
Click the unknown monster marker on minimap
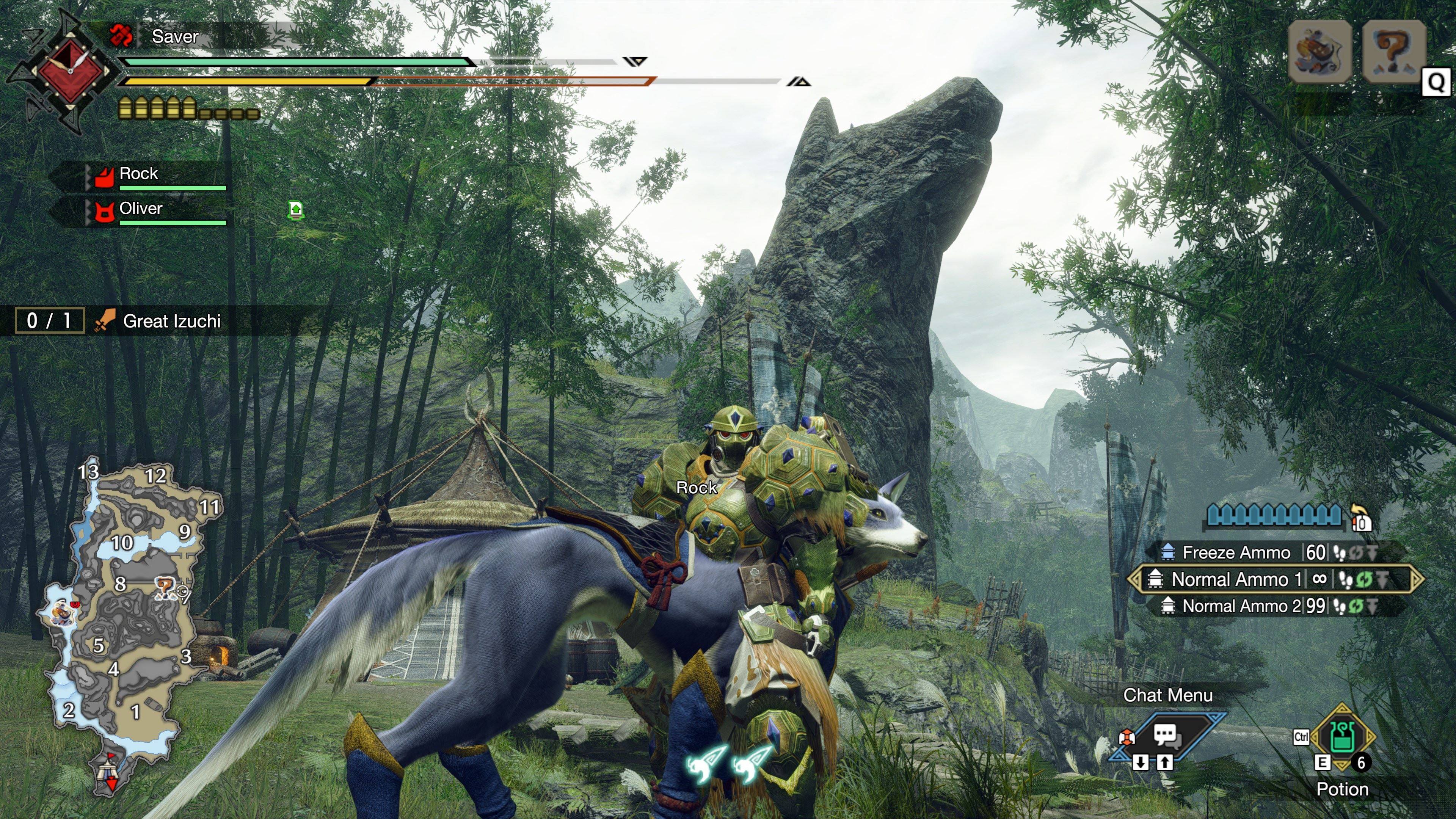(165, 588)
